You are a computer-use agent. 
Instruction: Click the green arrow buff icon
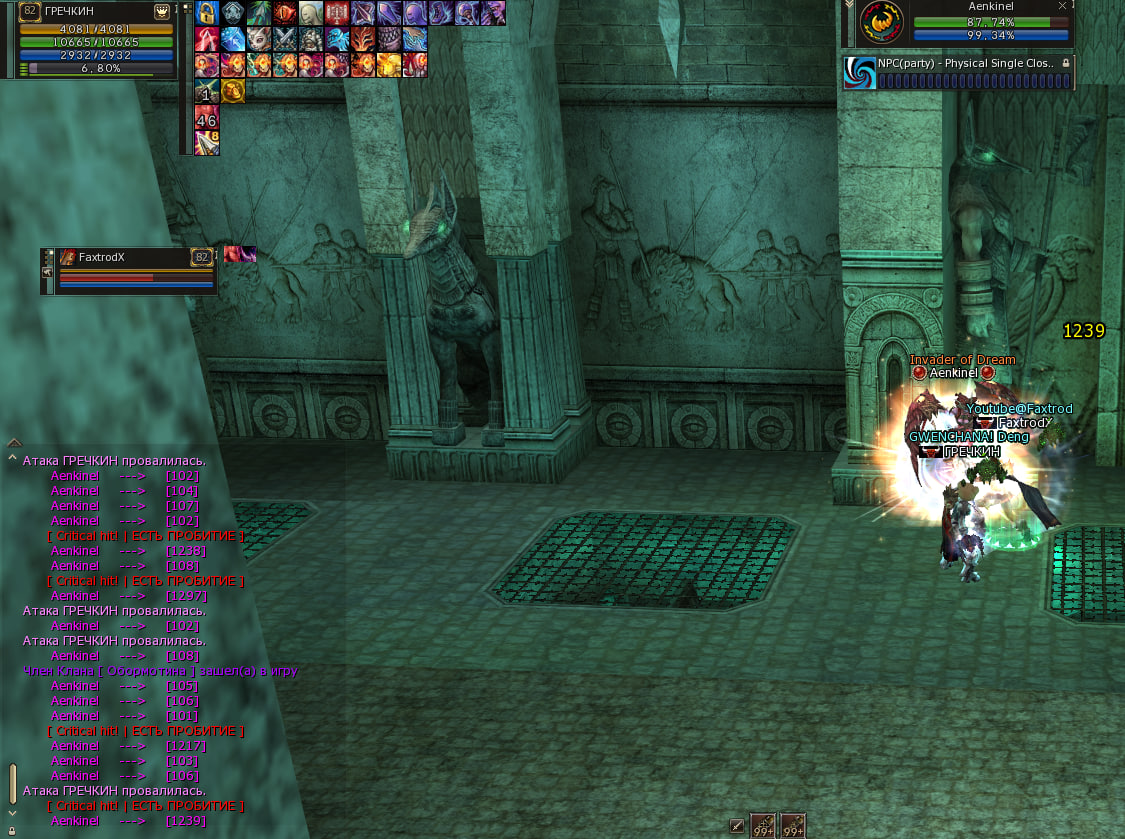coord(259,13)
